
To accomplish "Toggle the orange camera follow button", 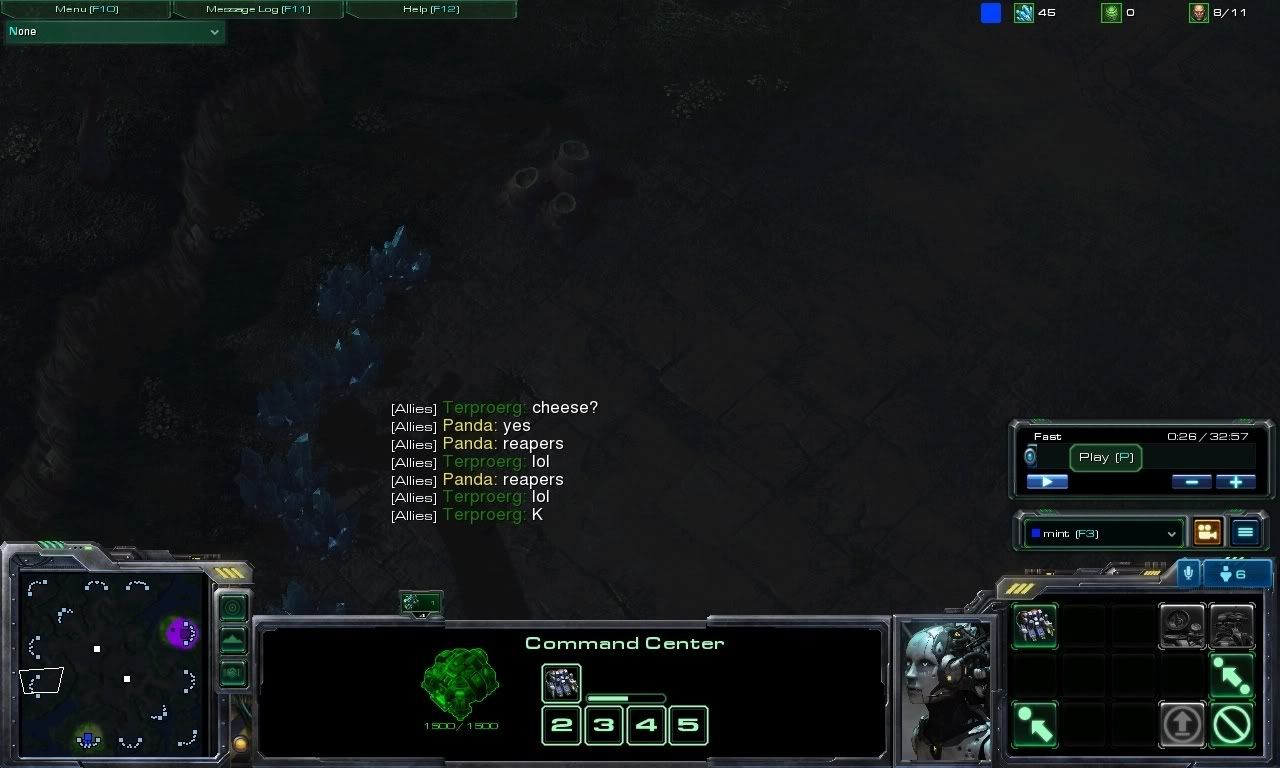I will click(x=1208, y=533).
